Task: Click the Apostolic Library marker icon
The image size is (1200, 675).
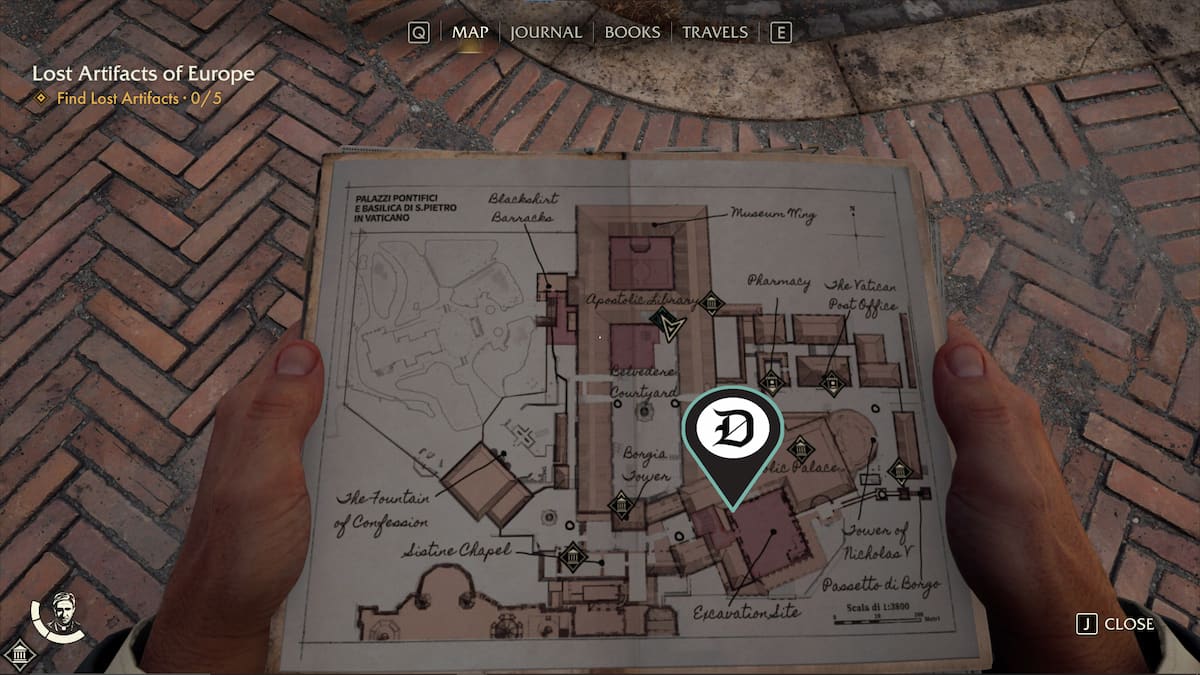Action: click(711, 303)
